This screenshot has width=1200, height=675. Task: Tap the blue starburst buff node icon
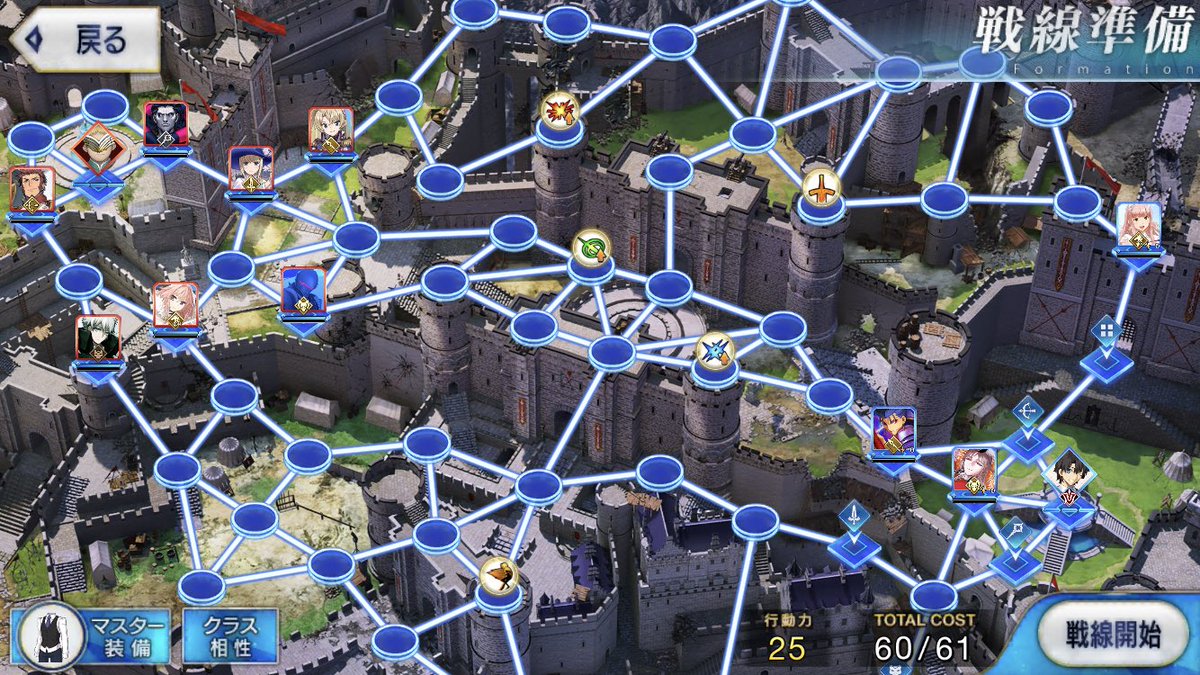coord(714,350)
